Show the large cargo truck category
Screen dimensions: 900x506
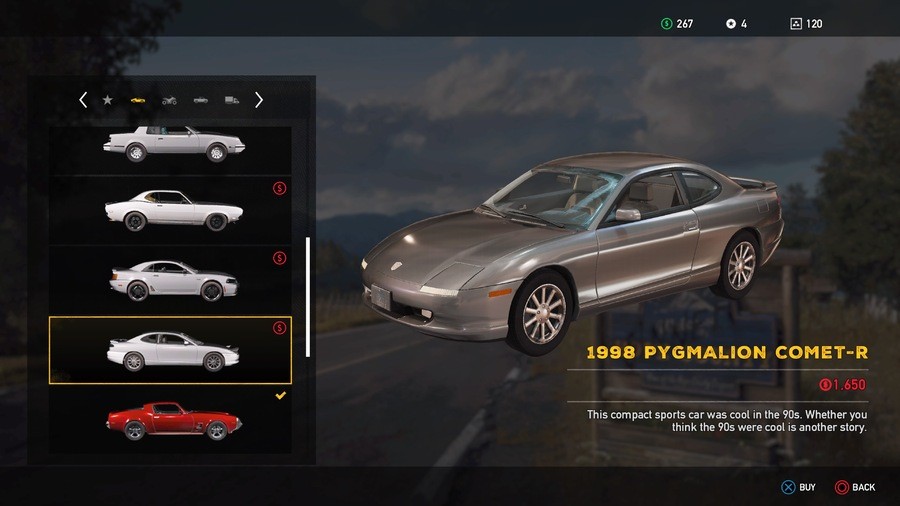pos(232,100)
